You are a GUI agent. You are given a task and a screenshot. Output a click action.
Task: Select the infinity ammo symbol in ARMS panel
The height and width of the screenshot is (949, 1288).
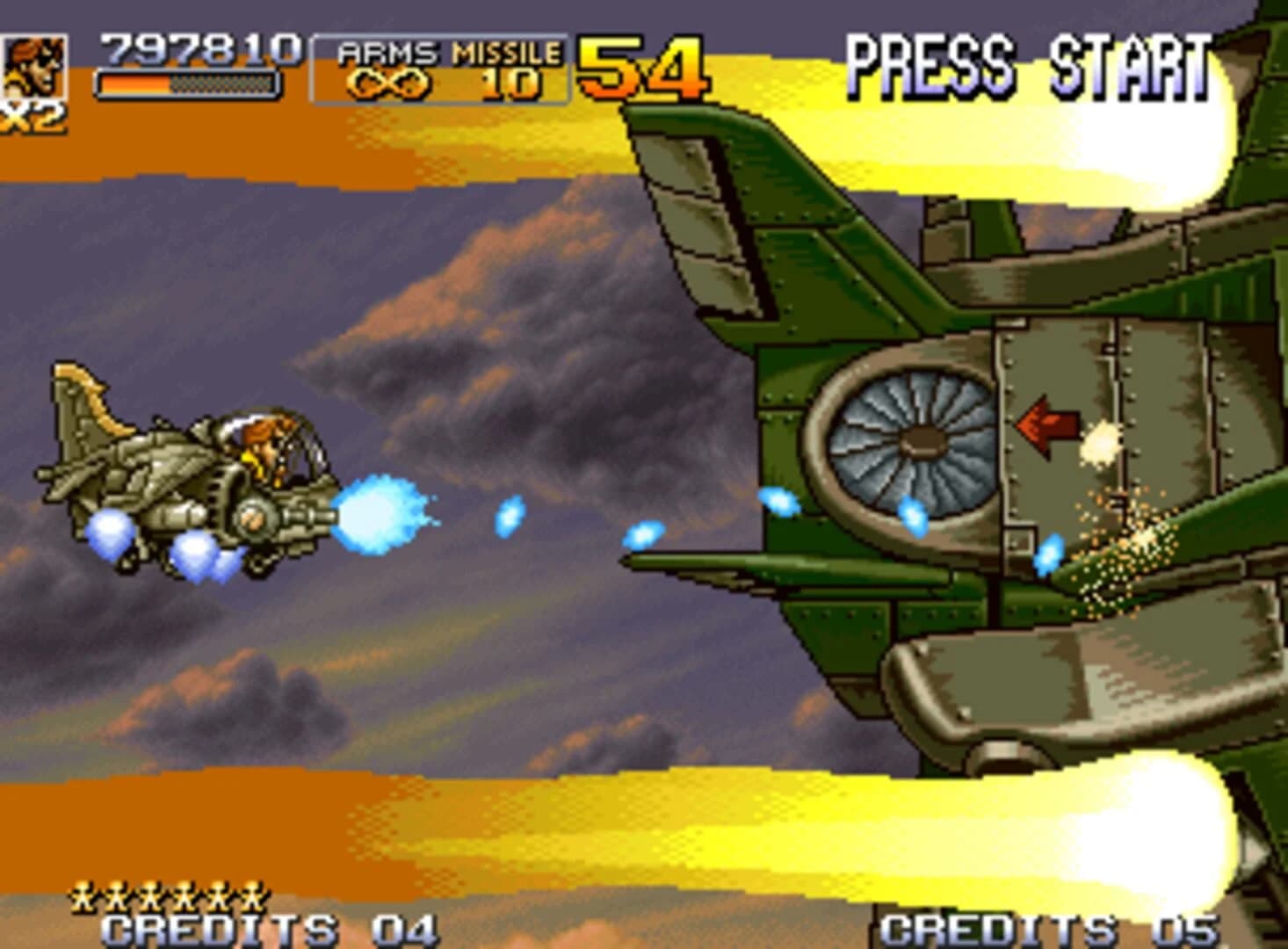click(387, 83)
